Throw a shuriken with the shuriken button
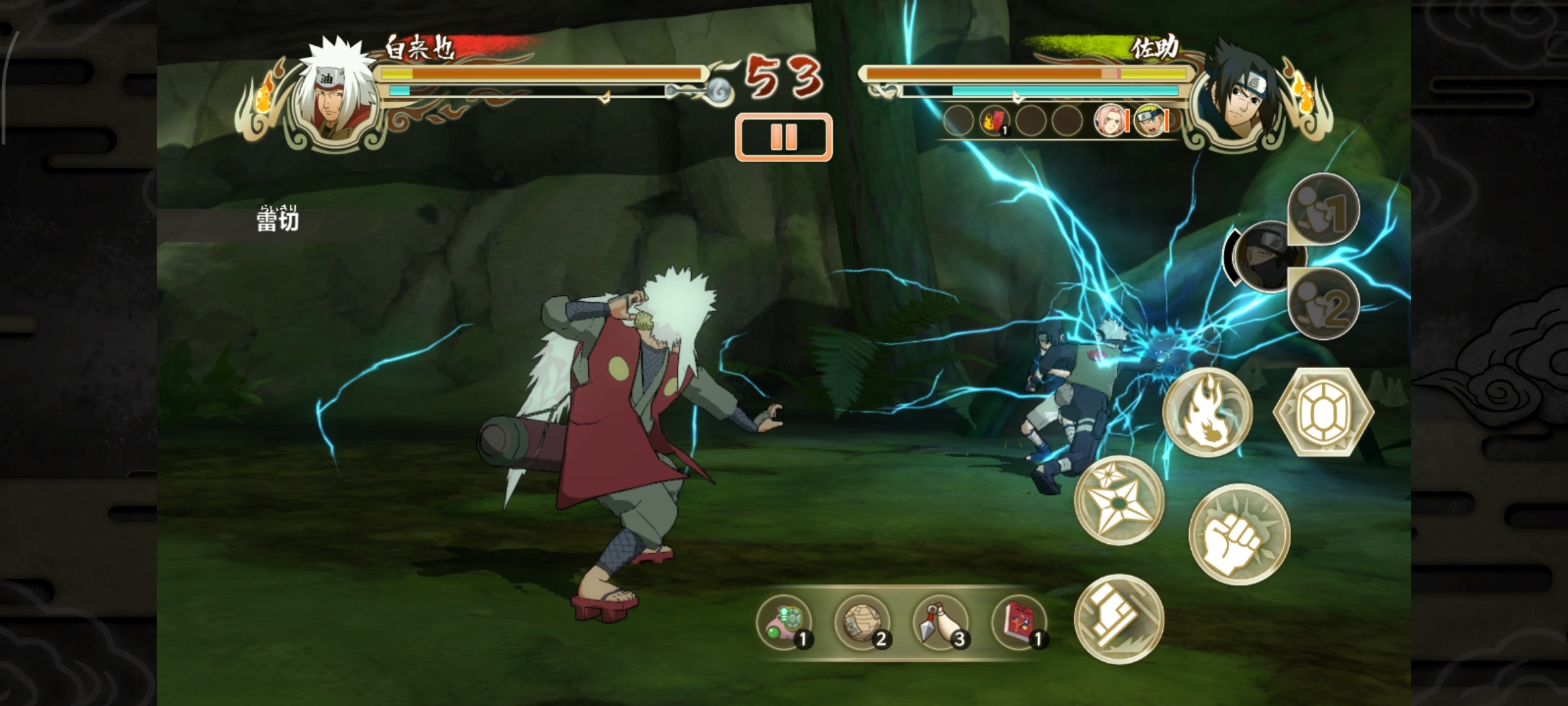The image size is (1568, 706). coord(1119,500)
